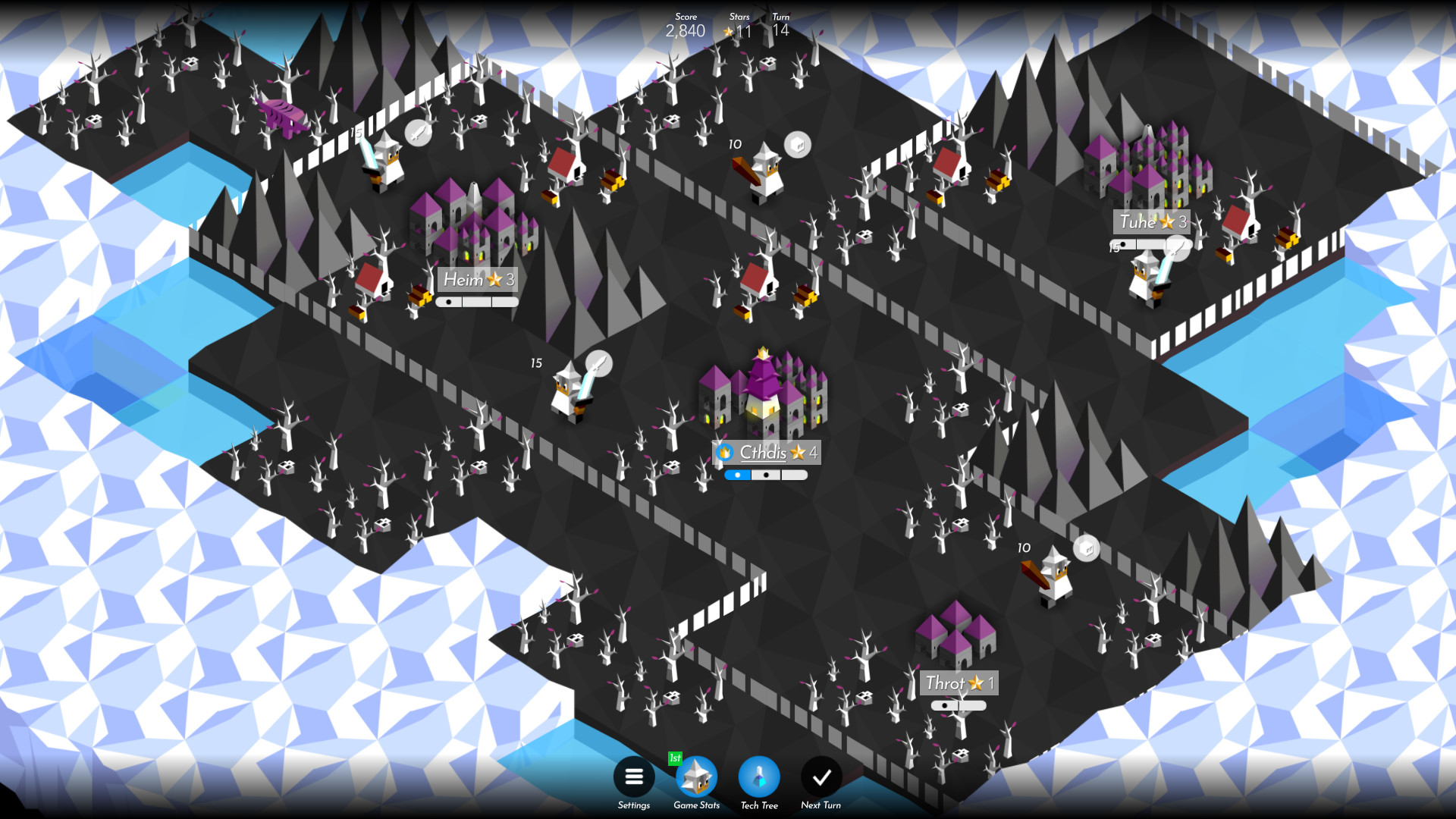1456x819 pixels.
Task: Open the Settings menu
Action: click(634, 777)
